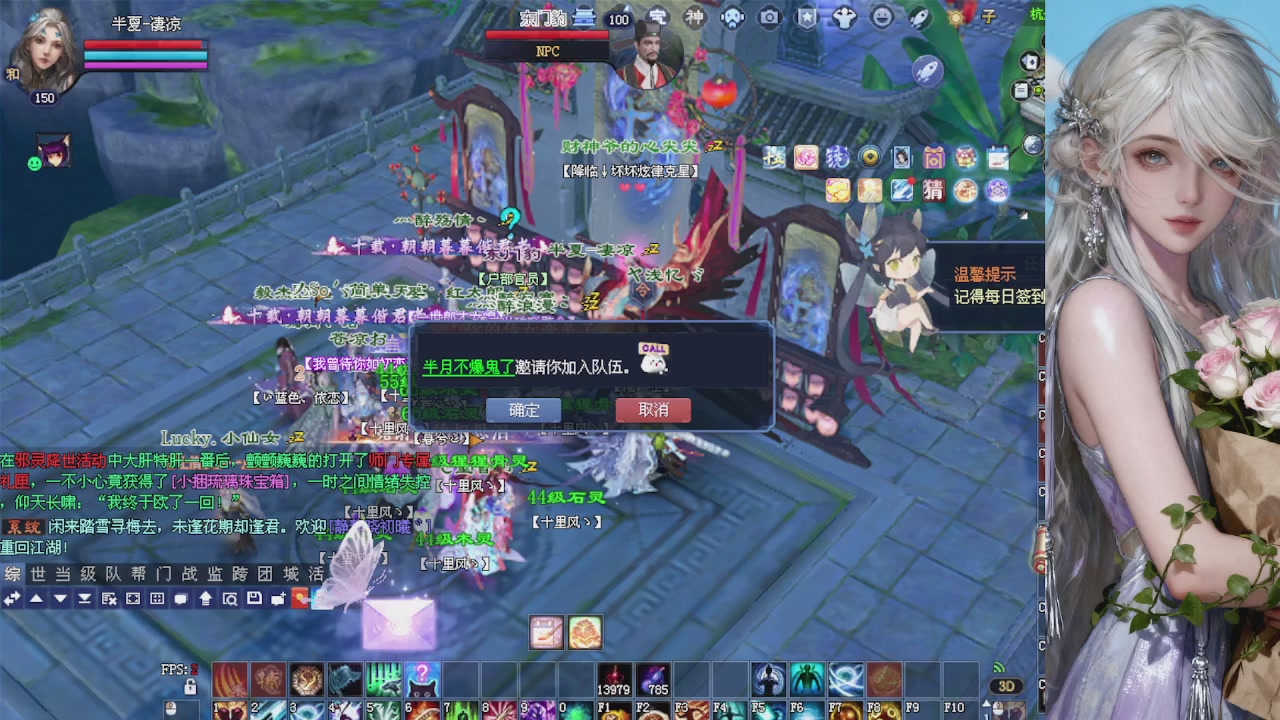Click the red envelope icon in chat toolbar
Screen dimensions: 1280x720
point(299,597)
